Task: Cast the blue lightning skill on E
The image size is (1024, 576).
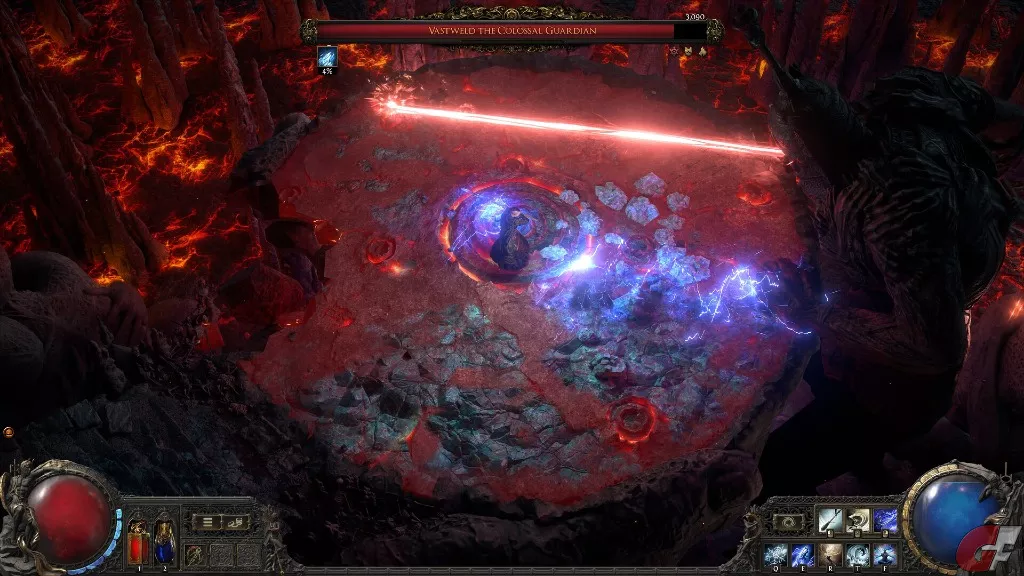Action: [x=802, y=554]
